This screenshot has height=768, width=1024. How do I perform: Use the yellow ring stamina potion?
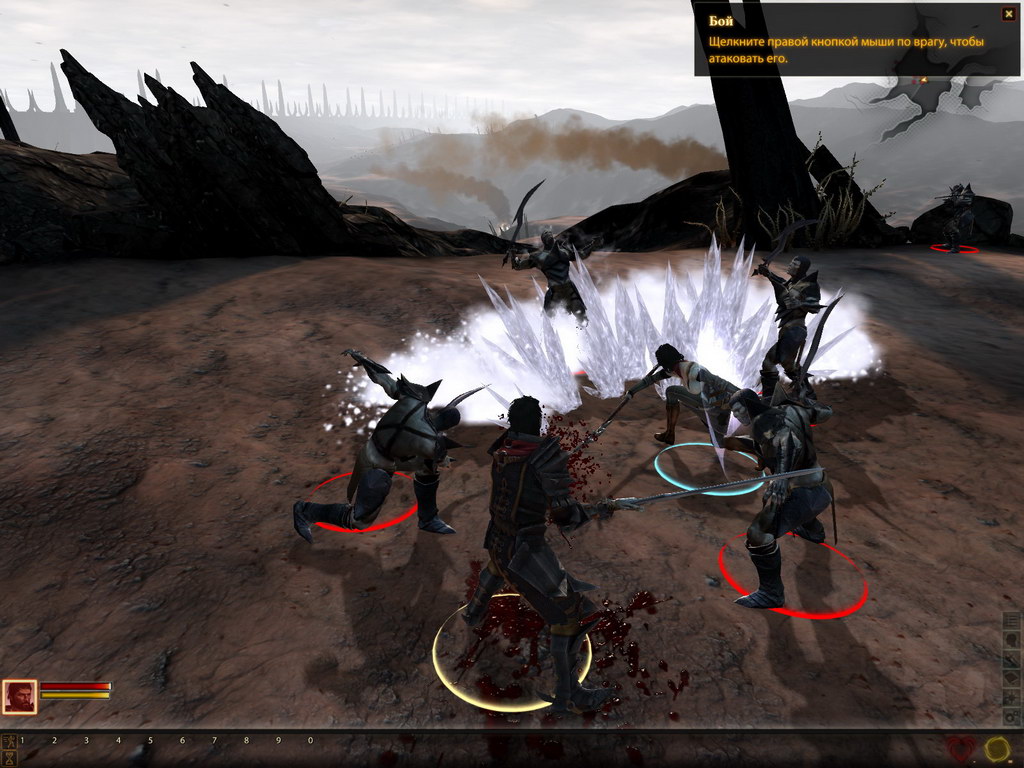pyautogui.click(x=997, y=750)
